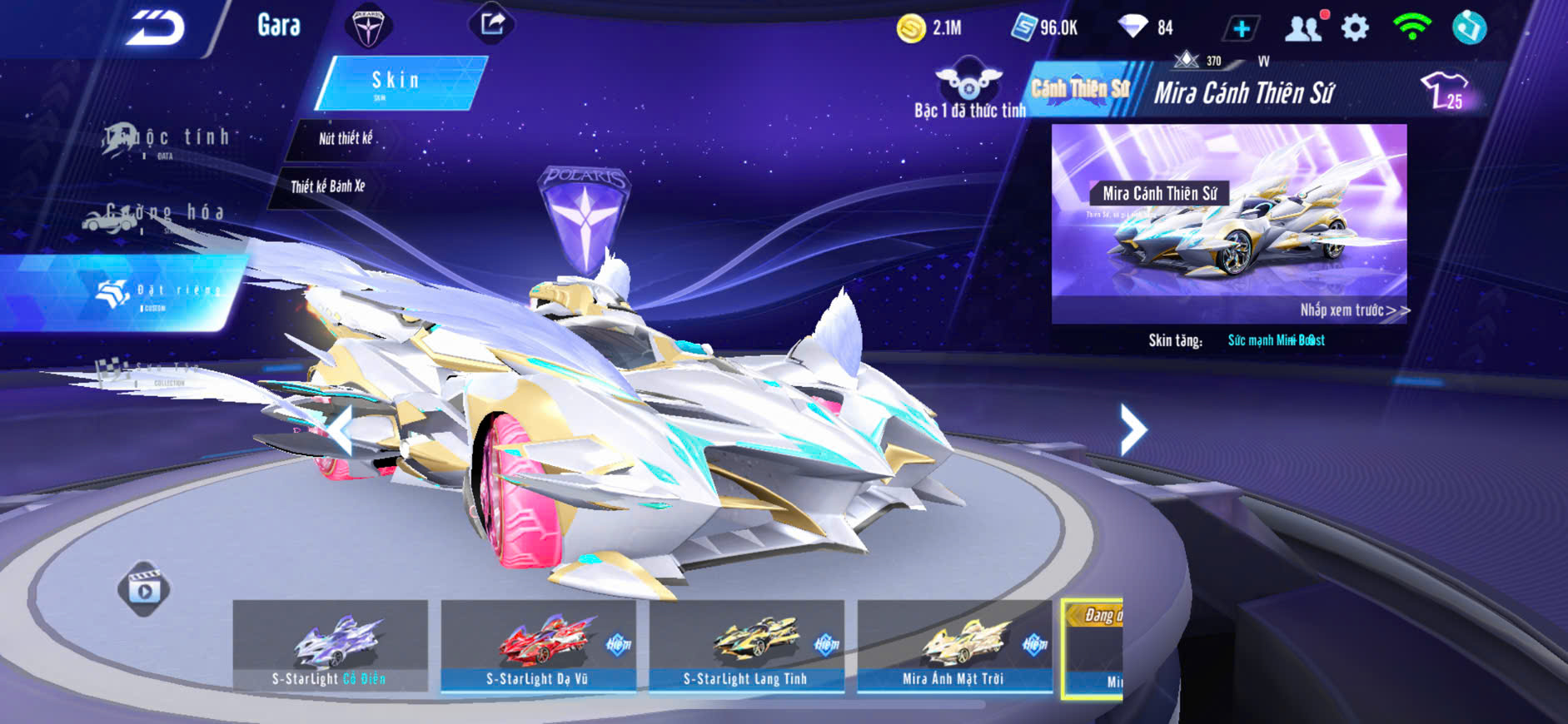Choose Thiết kế Bánh Xe option
The width and height of the screenshot is (1568, 724).
point(328,186)
